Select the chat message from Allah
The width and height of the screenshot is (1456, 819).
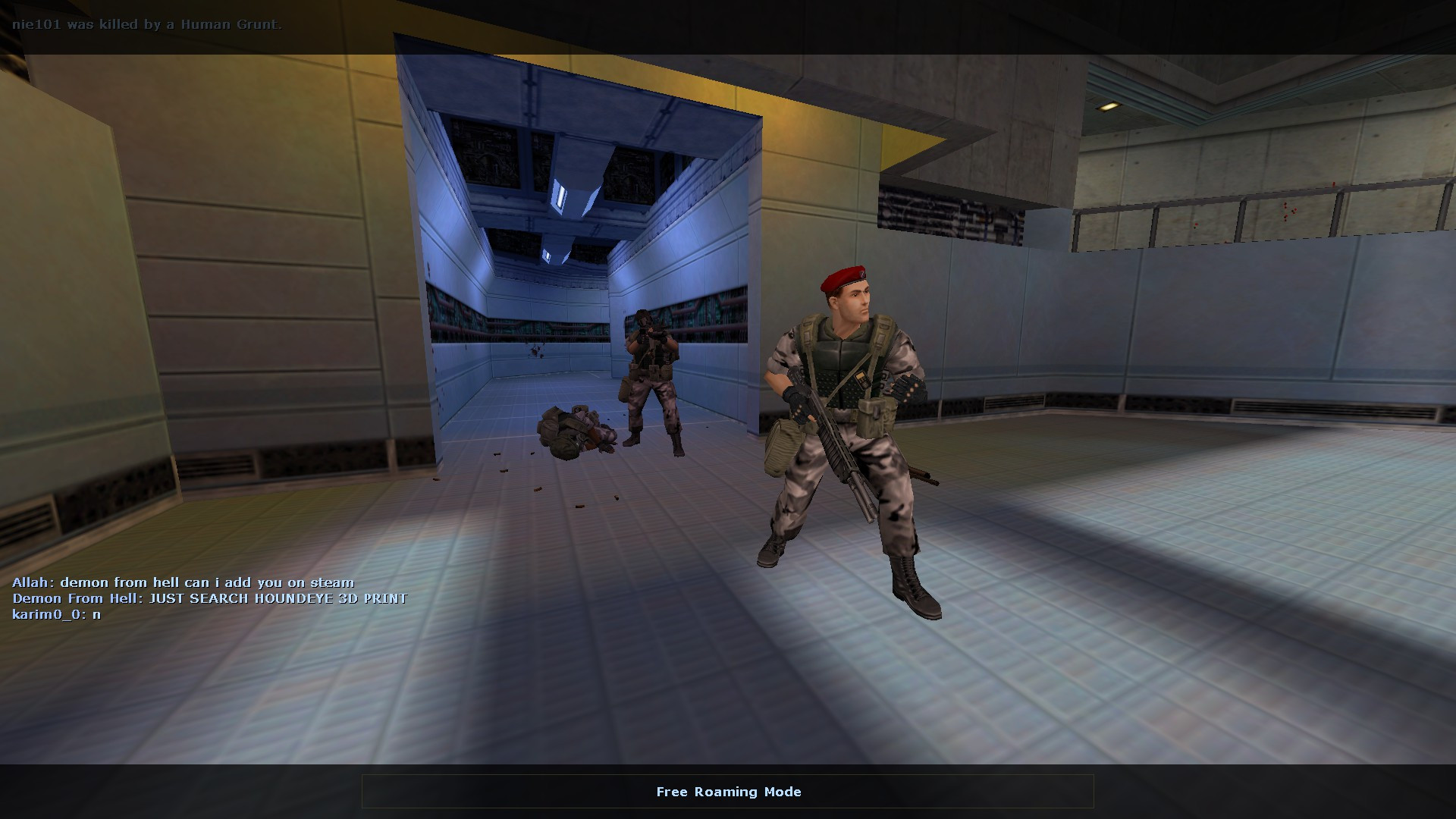coord(182,582)
